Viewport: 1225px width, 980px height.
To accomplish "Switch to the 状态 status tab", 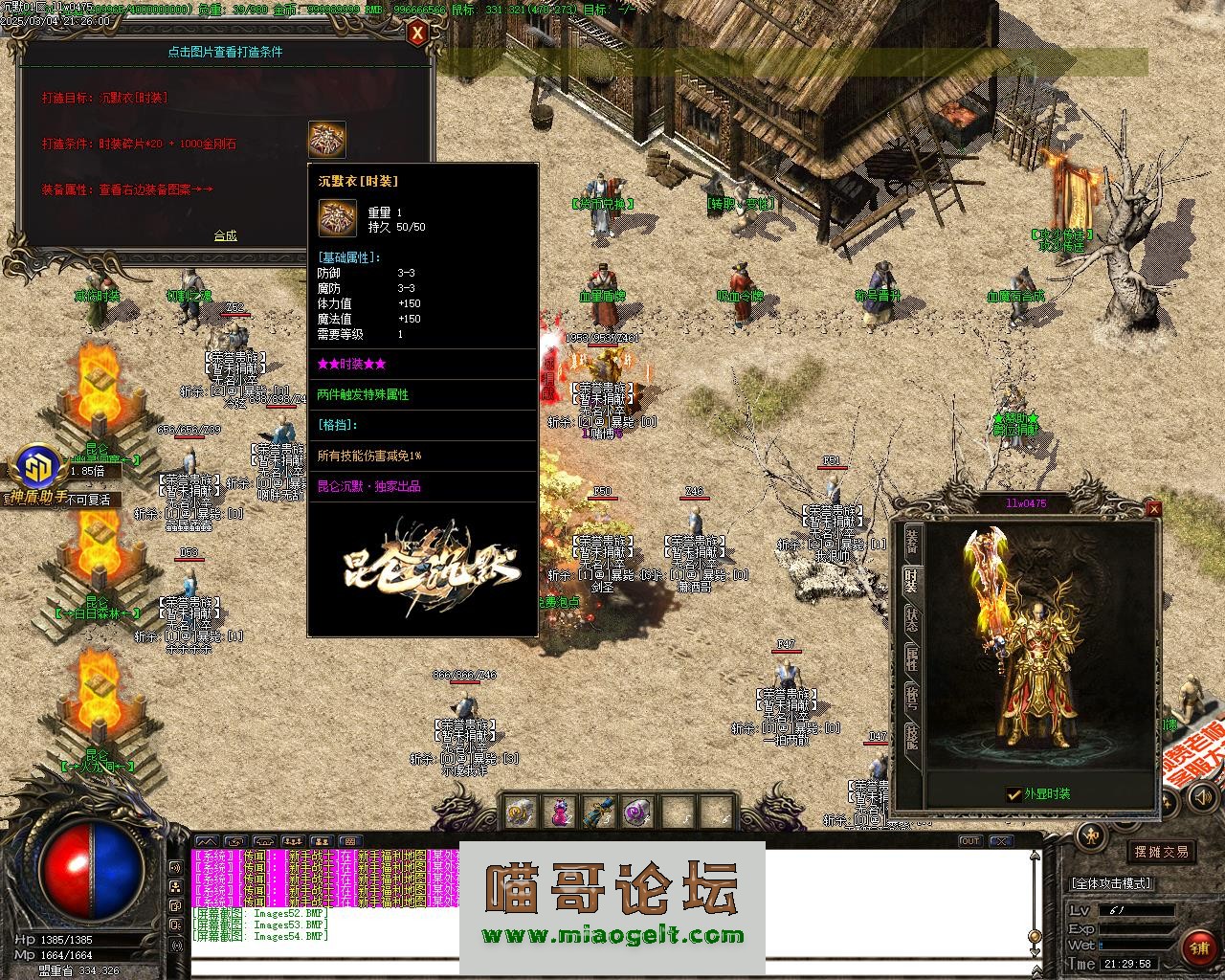I will coord(911,619).
